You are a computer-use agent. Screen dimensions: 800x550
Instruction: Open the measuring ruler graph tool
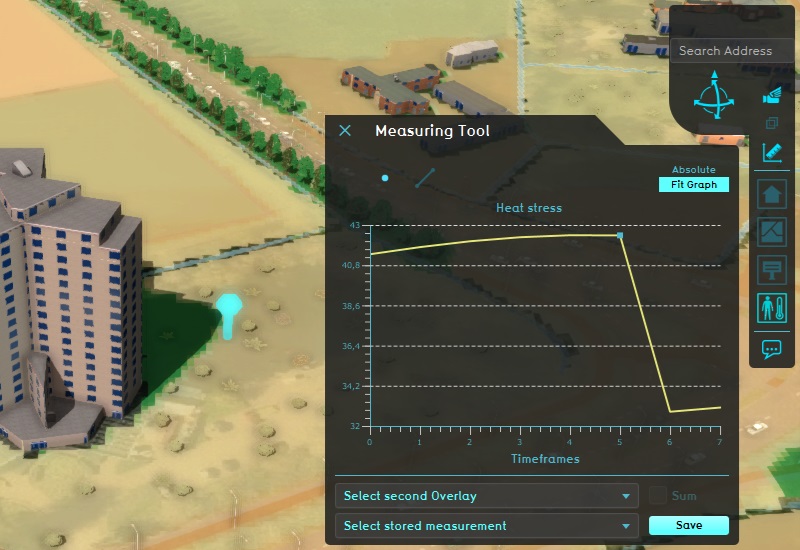[x=771, y=153]
